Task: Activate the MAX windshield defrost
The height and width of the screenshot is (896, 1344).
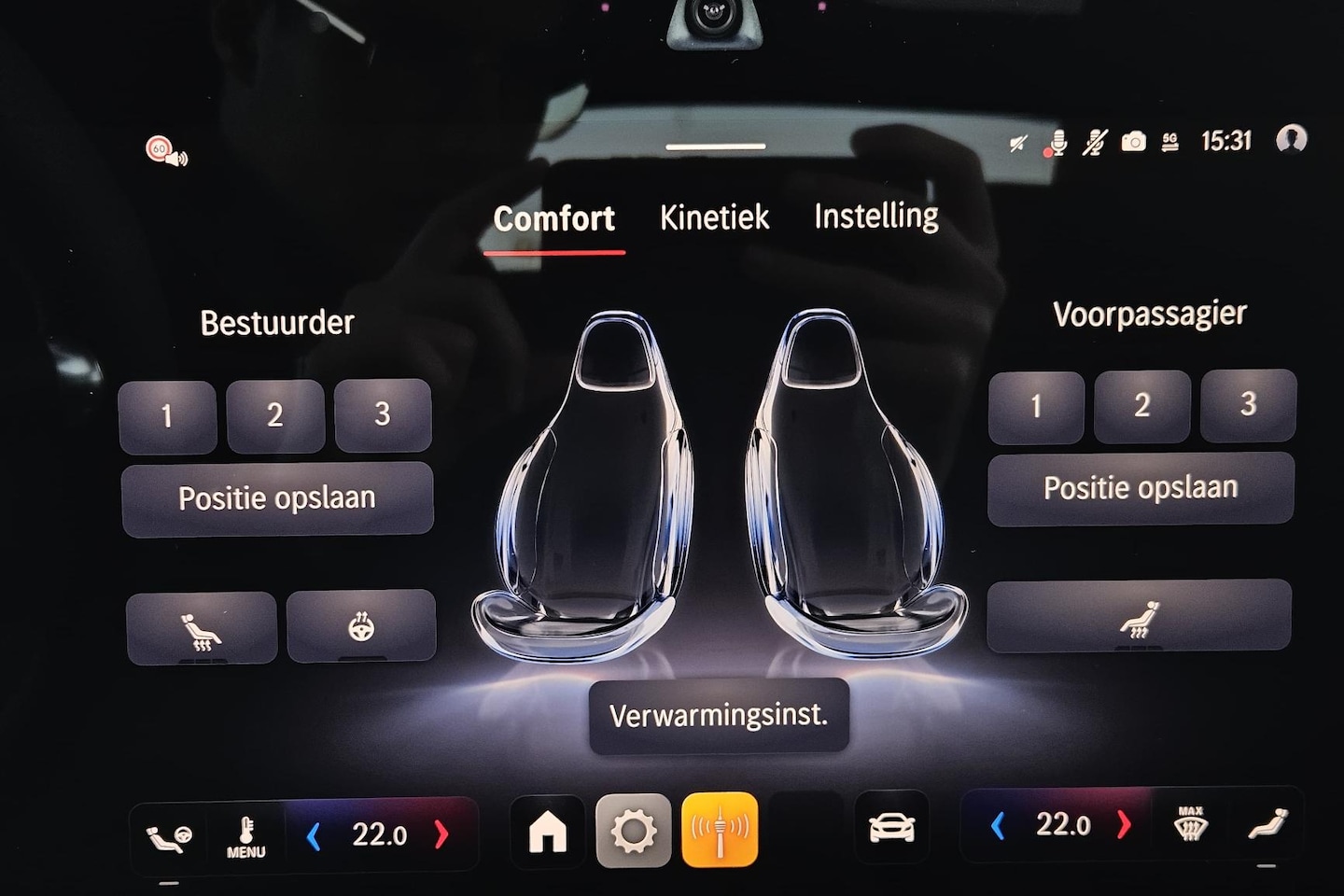Action: (1191, 825)
